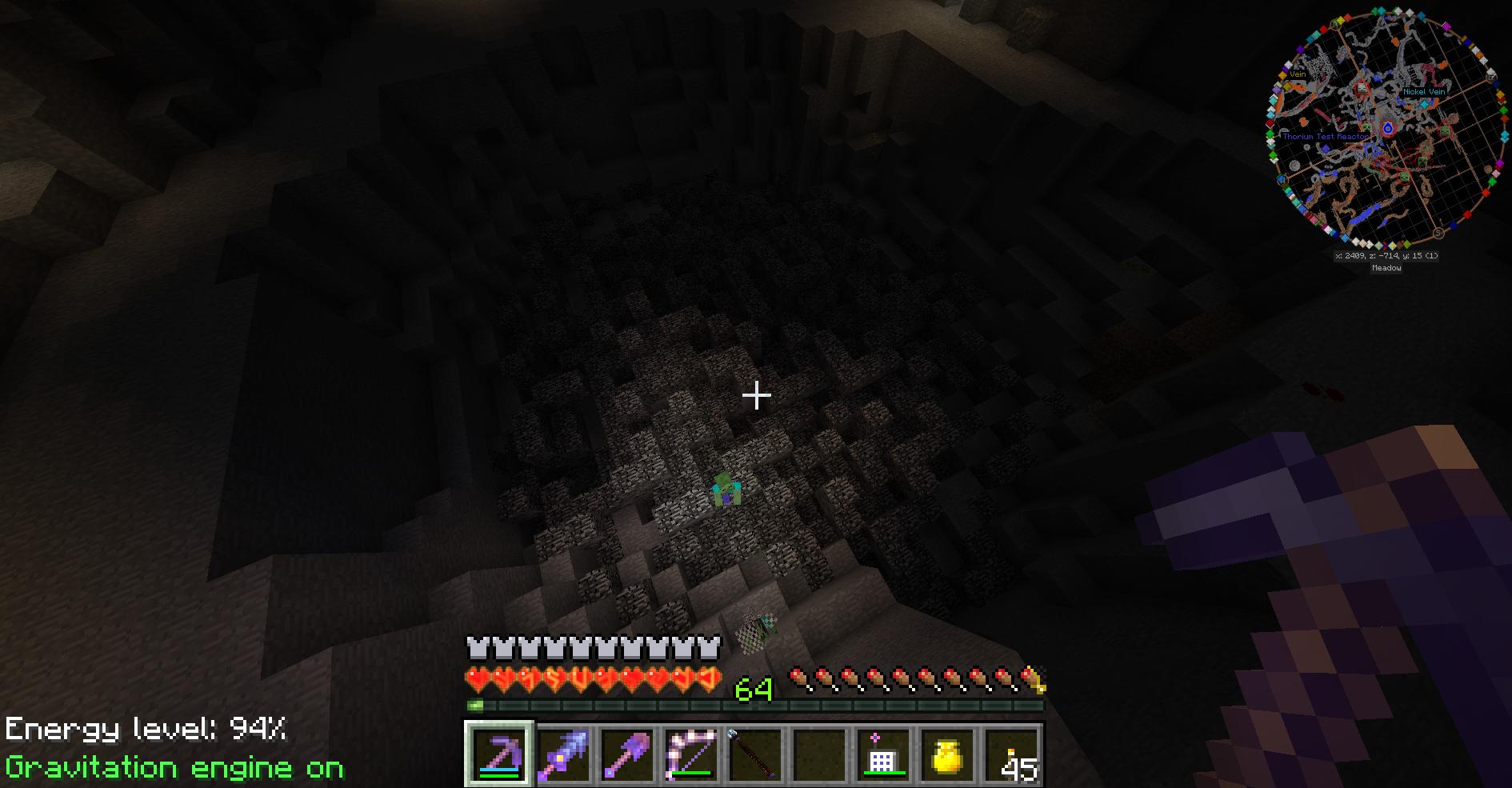The width and height of the screenshot is (1512, 788).
Task: Select the purple pickaxe hotbar slot
Action: click(498, 754)
